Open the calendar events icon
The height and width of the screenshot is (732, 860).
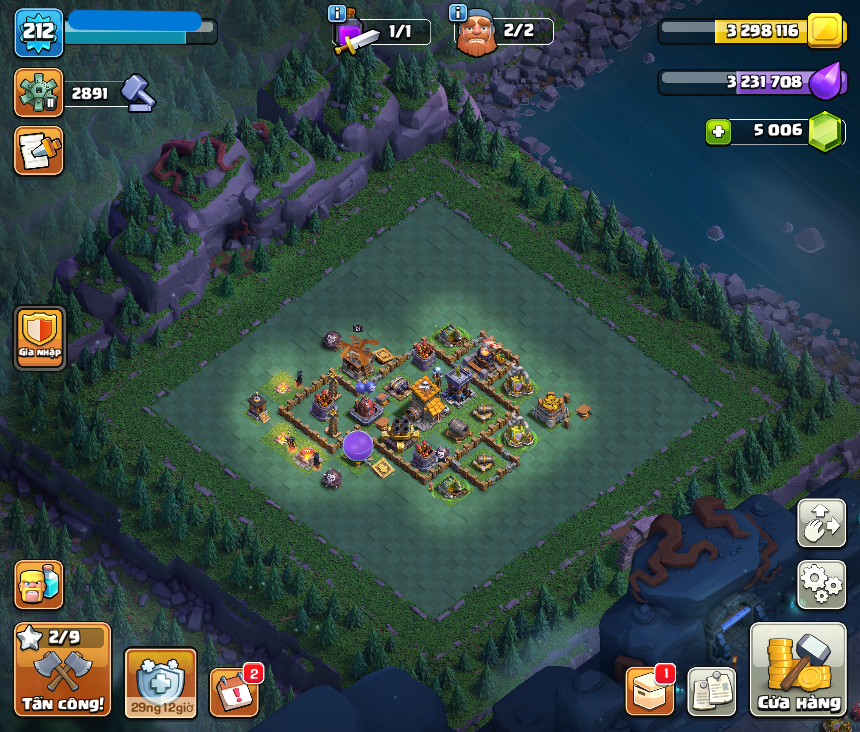click(x=234, y=692)
